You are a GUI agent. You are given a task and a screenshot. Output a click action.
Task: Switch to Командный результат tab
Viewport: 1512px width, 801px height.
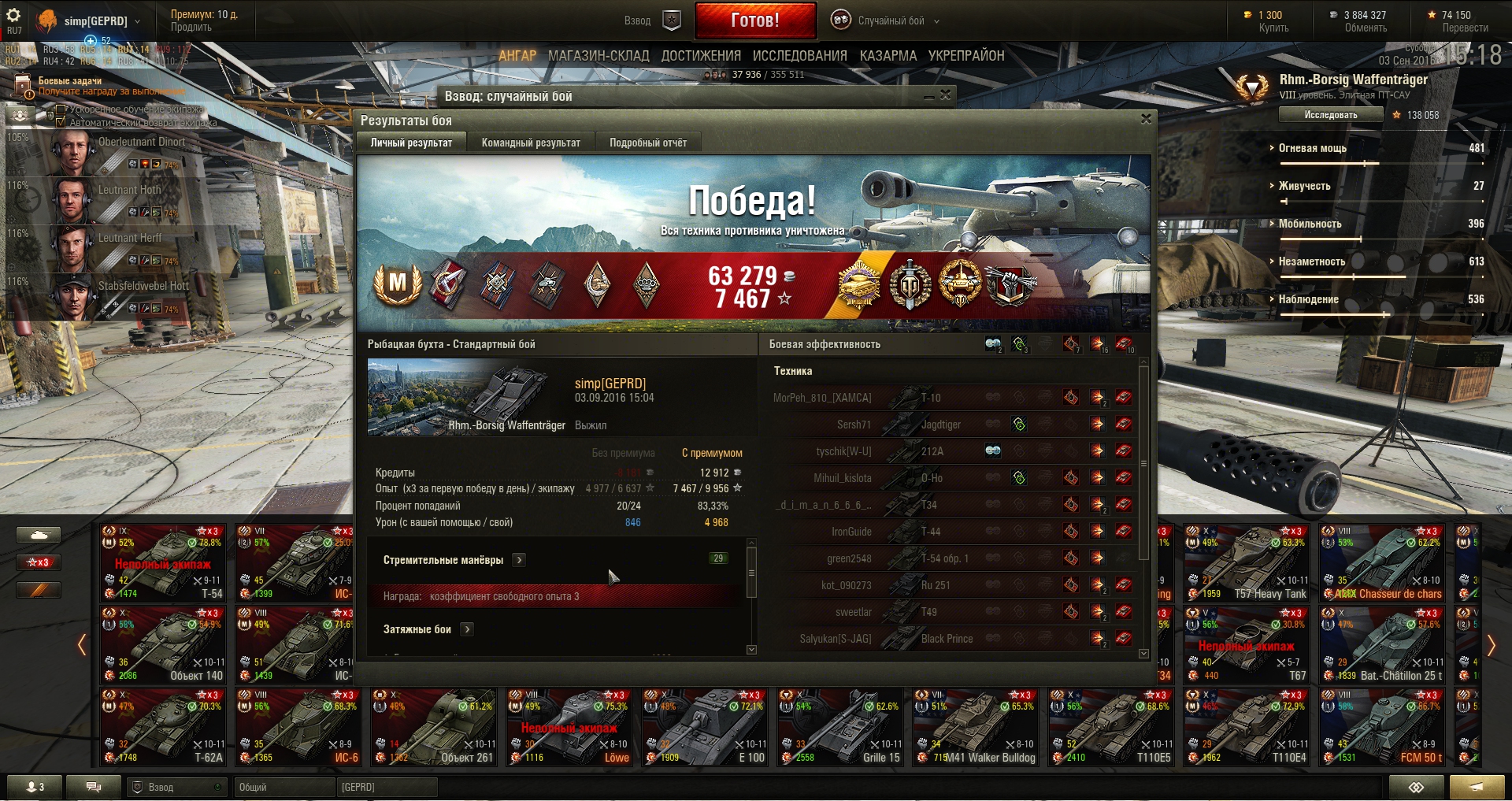tap(531, 143)
